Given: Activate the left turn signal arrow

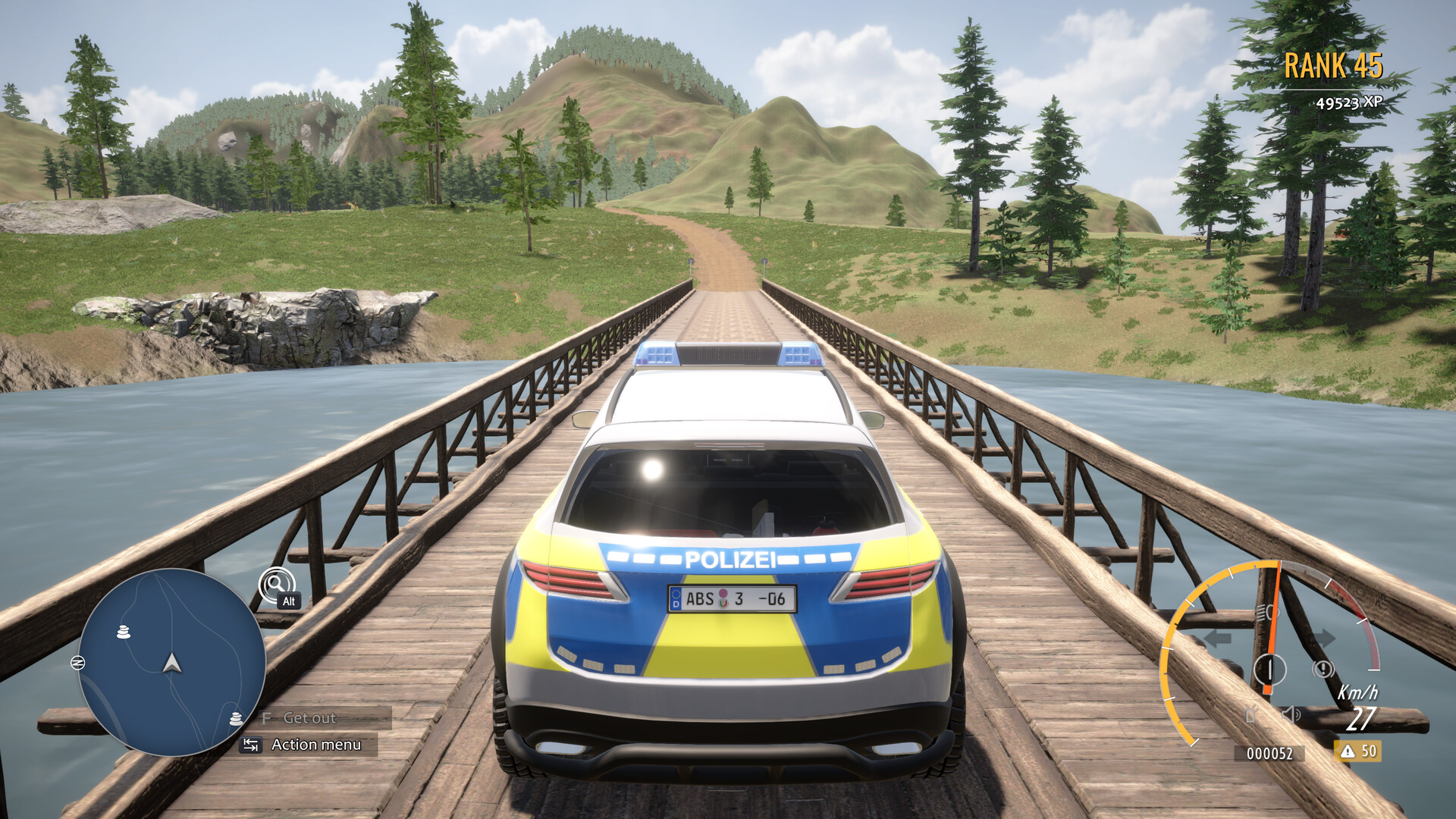Looking at the screenshot, I should 1218,639.
